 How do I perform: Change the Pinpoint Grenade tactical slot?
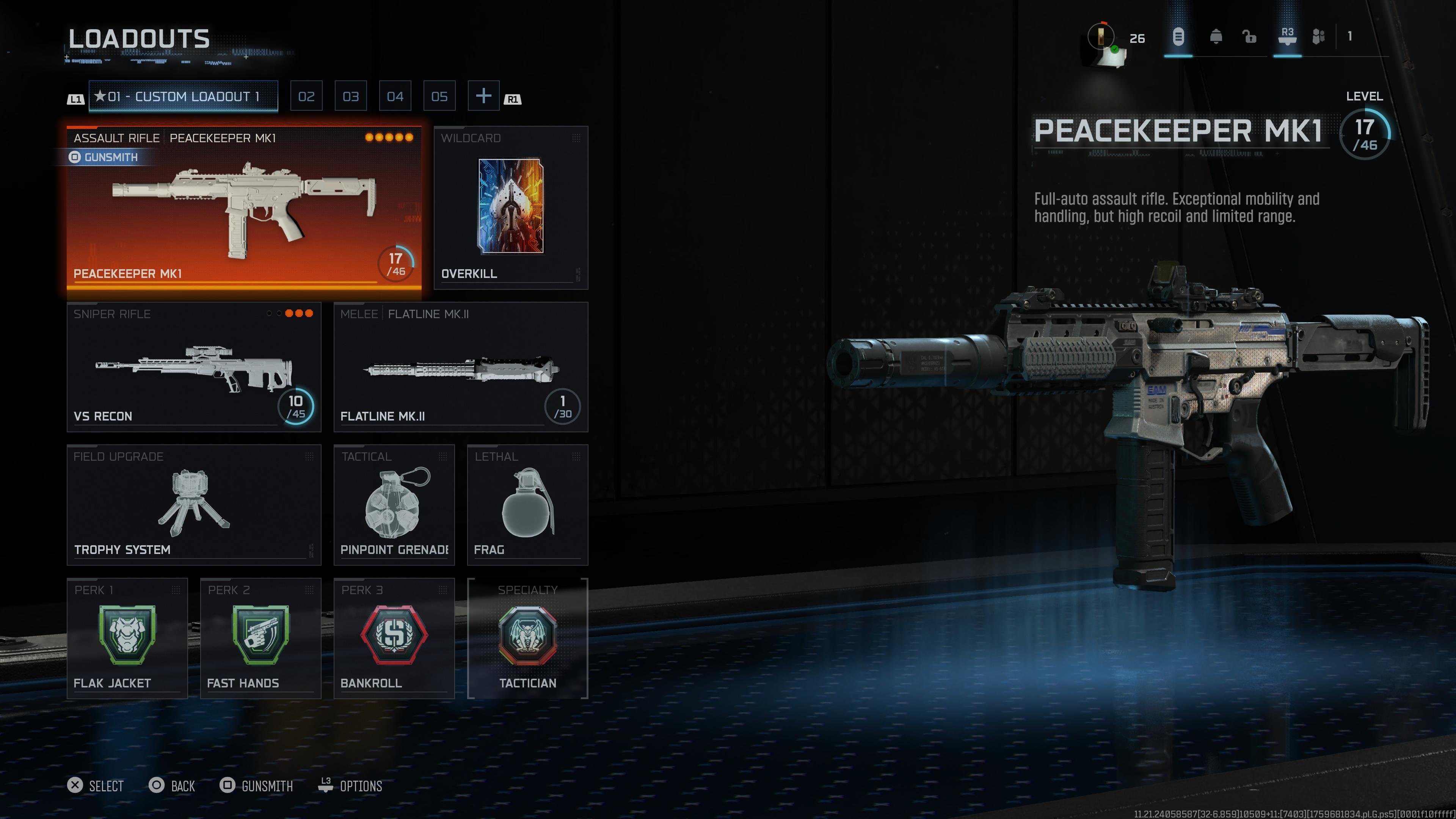(394, 505)
